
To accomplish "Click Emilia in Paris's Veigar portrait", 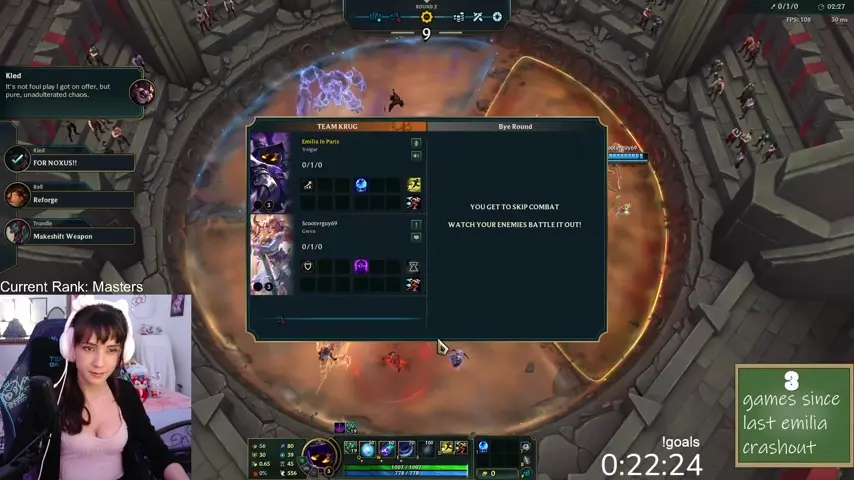I will point(270,171).
